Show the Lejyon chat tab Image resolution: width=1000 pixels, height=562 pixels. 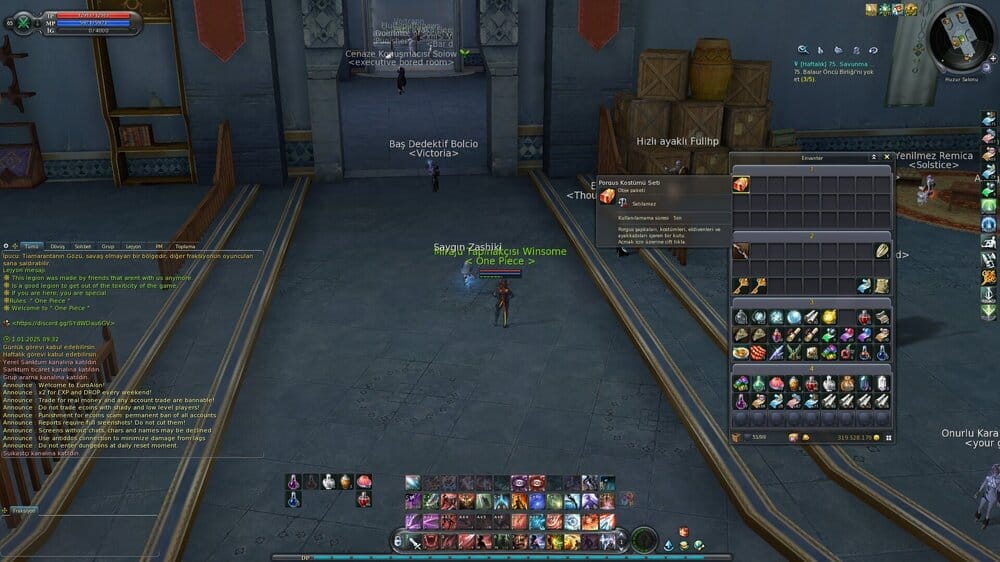coord(133,245)
